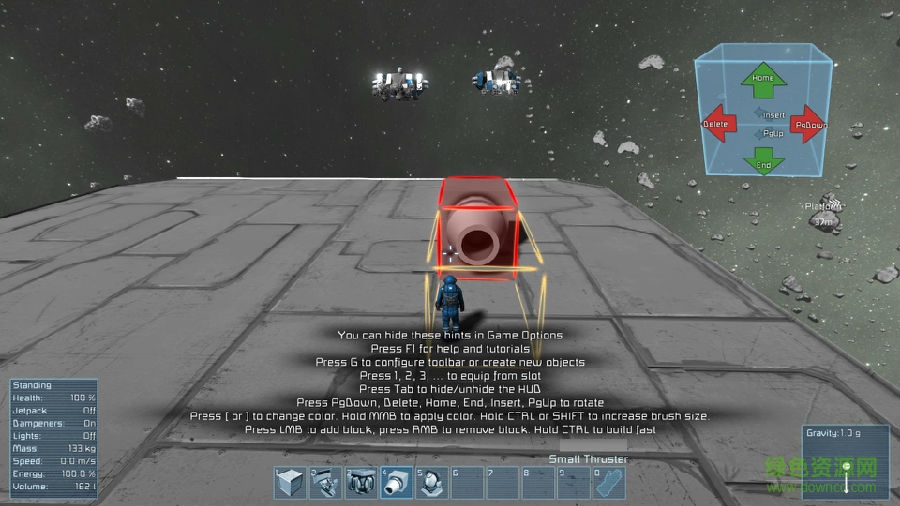Screen dimensions: 900x506
Task: Equip the slot 2 block from the toolbar
Action: coord(326,483)
